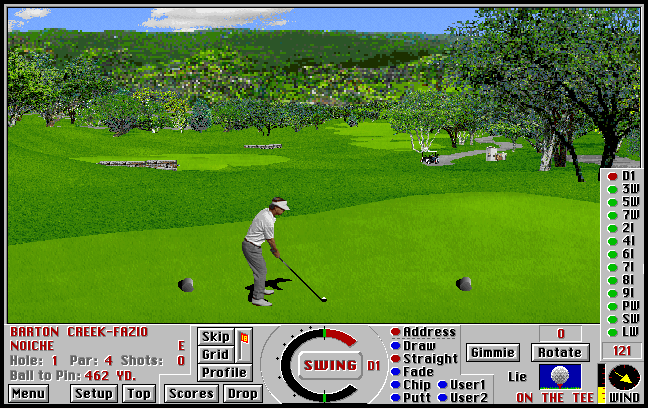649x409 pixels.
Task: Take a Gimmie
Action: (492, 352)
